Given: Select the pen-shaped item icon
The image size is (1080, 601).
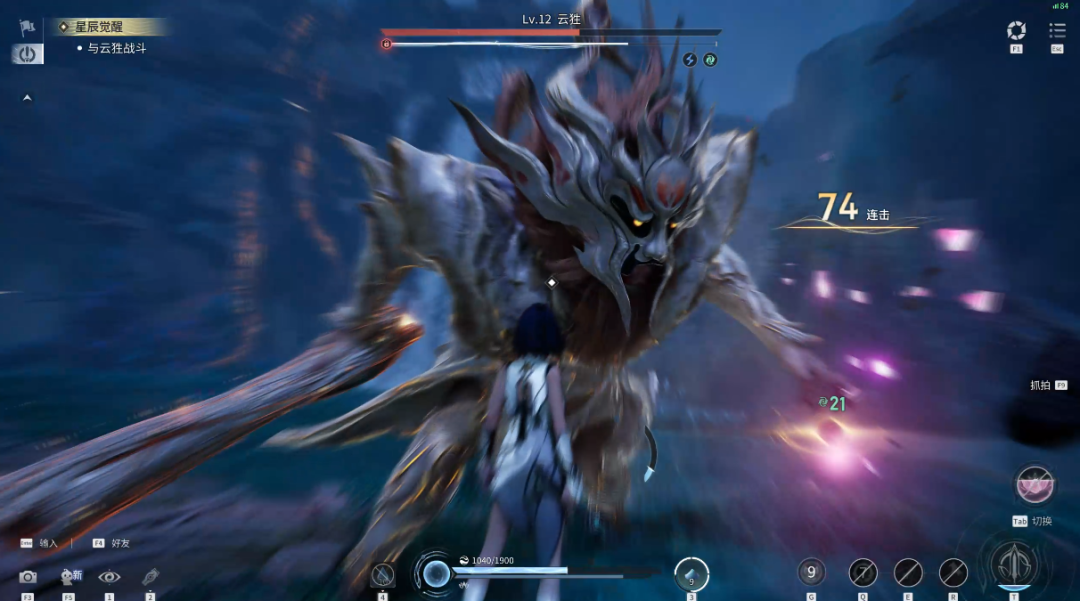Looking at the screenshot, I should point(150,576).
